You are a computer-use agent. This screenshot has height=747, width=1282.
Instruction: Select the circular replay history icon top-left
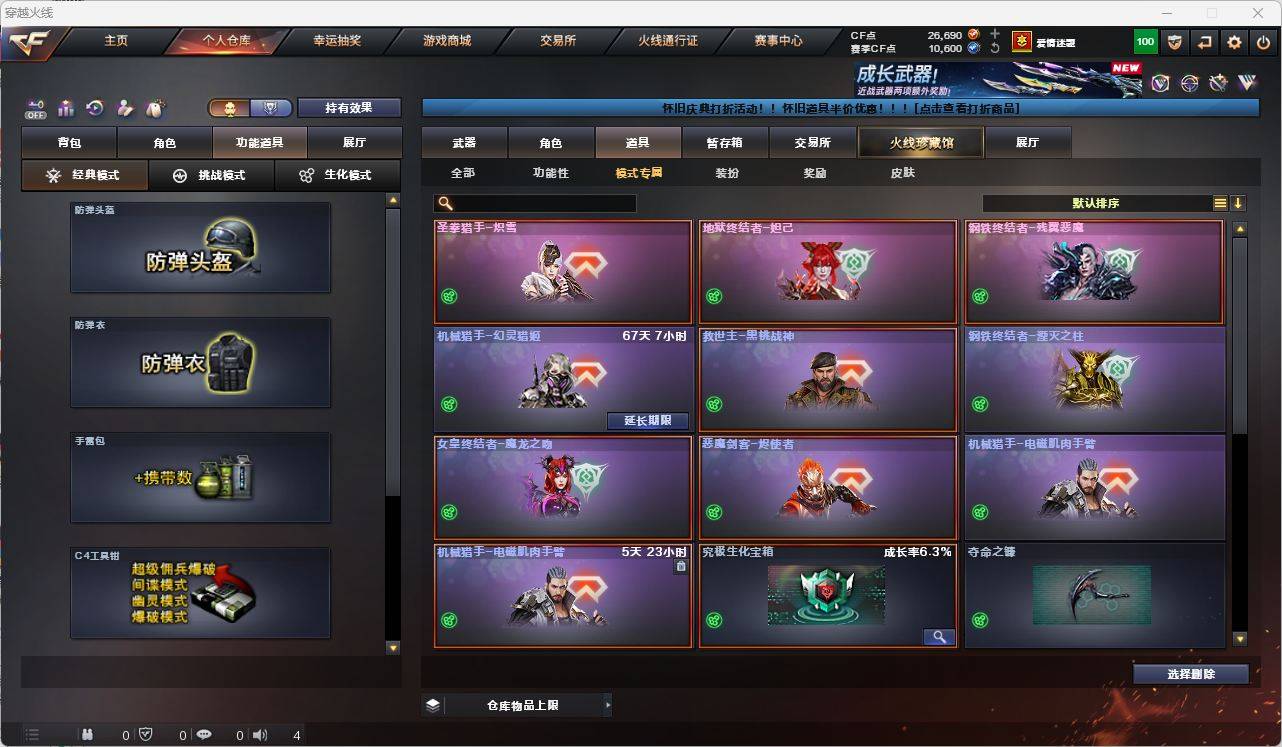tap(98, 108)
